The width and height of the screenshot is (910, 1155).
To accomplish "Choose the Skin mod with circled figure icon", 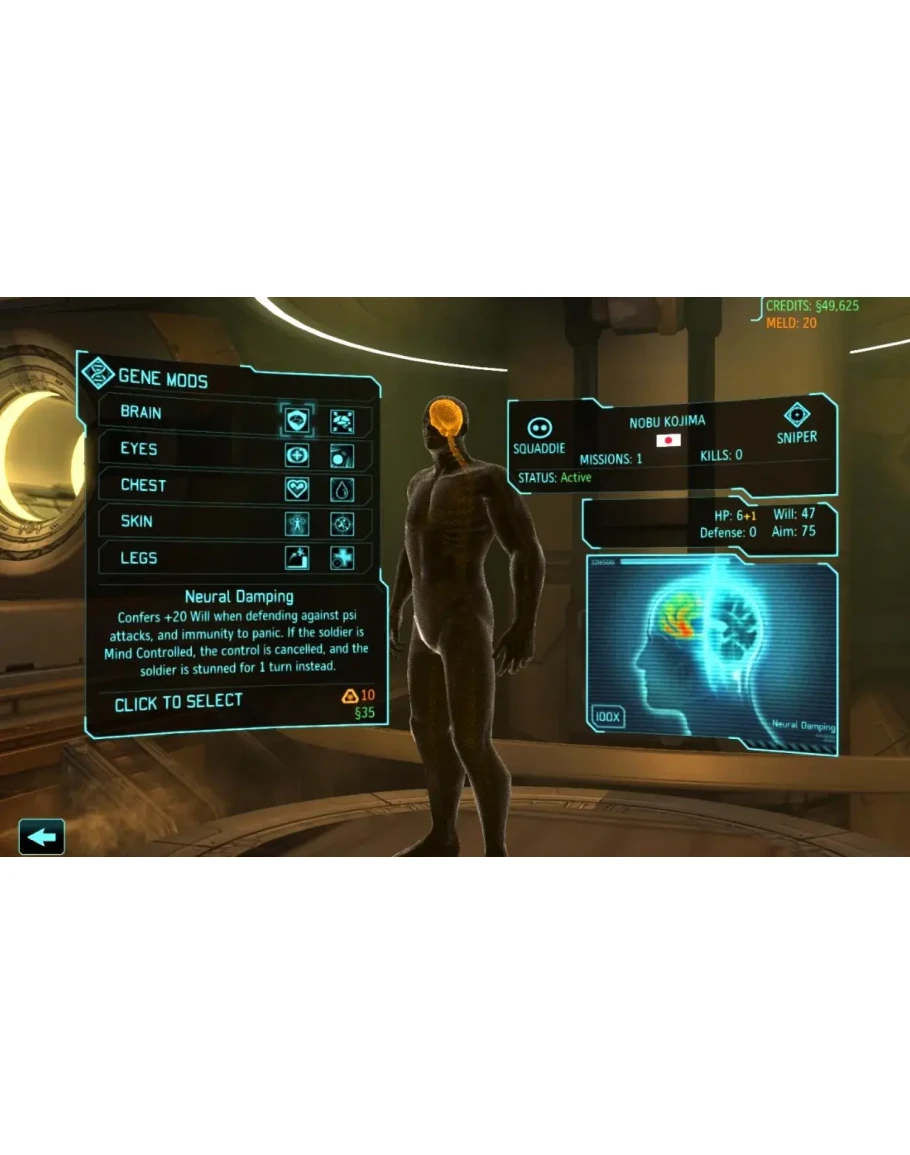I will (342, 524).
